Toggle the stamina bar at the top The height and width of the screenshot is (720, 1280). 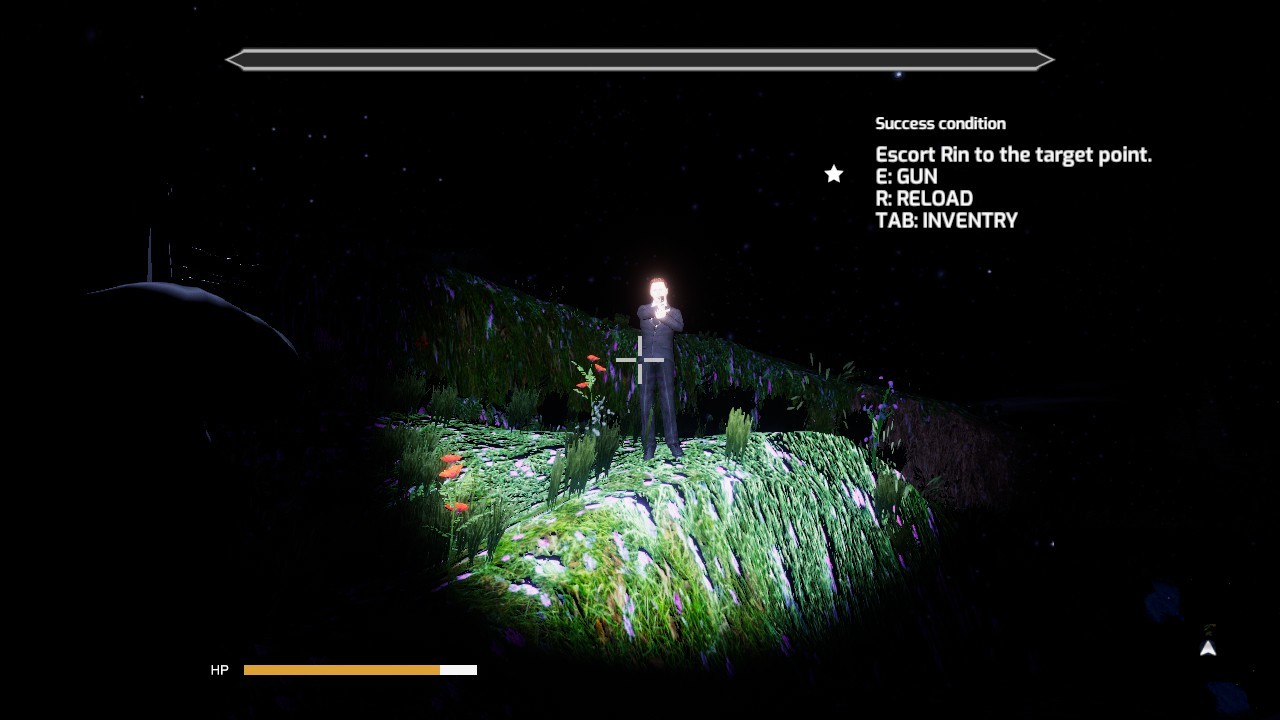tap(640, 59)
